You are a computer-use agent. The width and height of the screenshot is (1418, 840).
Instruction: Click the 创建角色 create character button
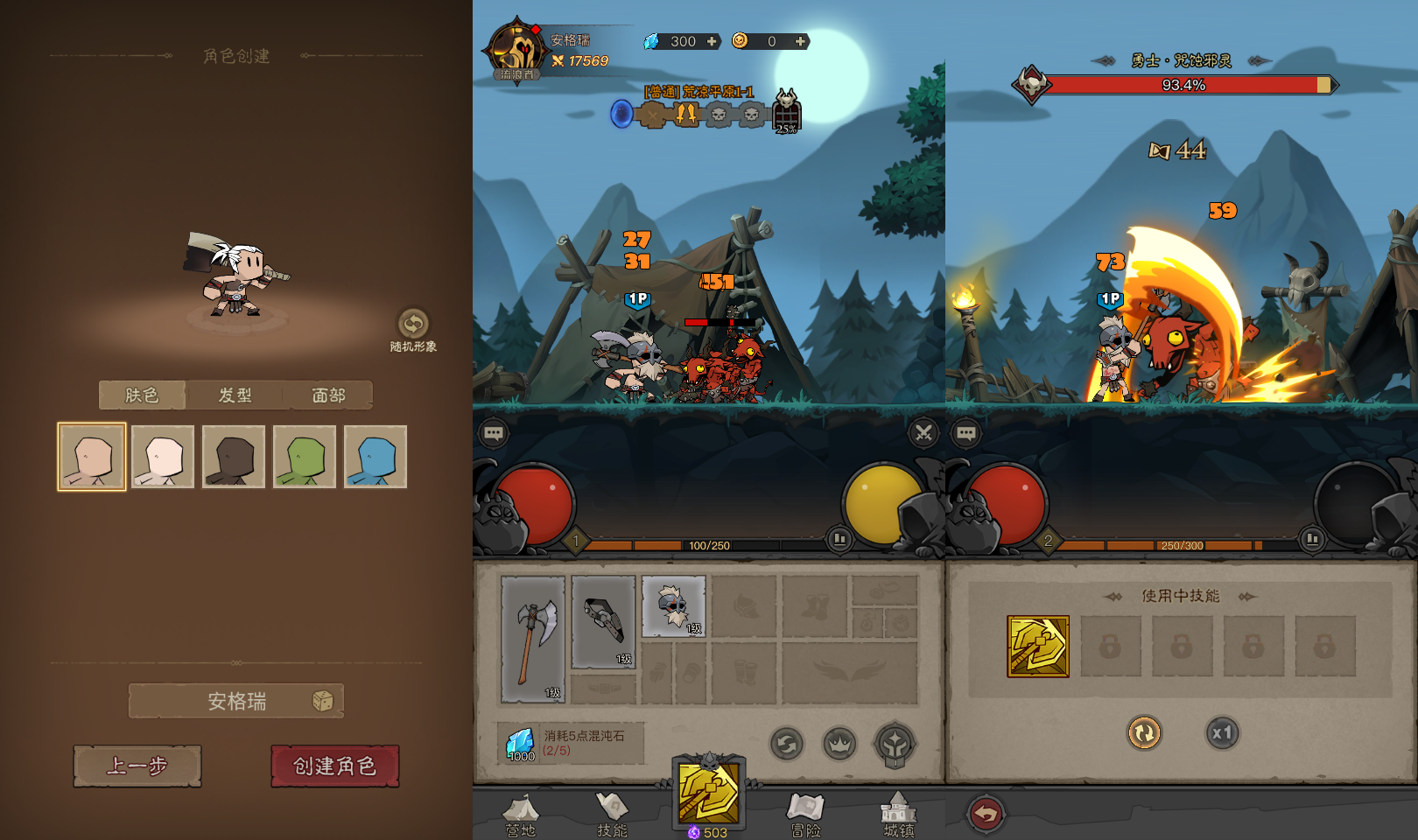tap(334, 766)
